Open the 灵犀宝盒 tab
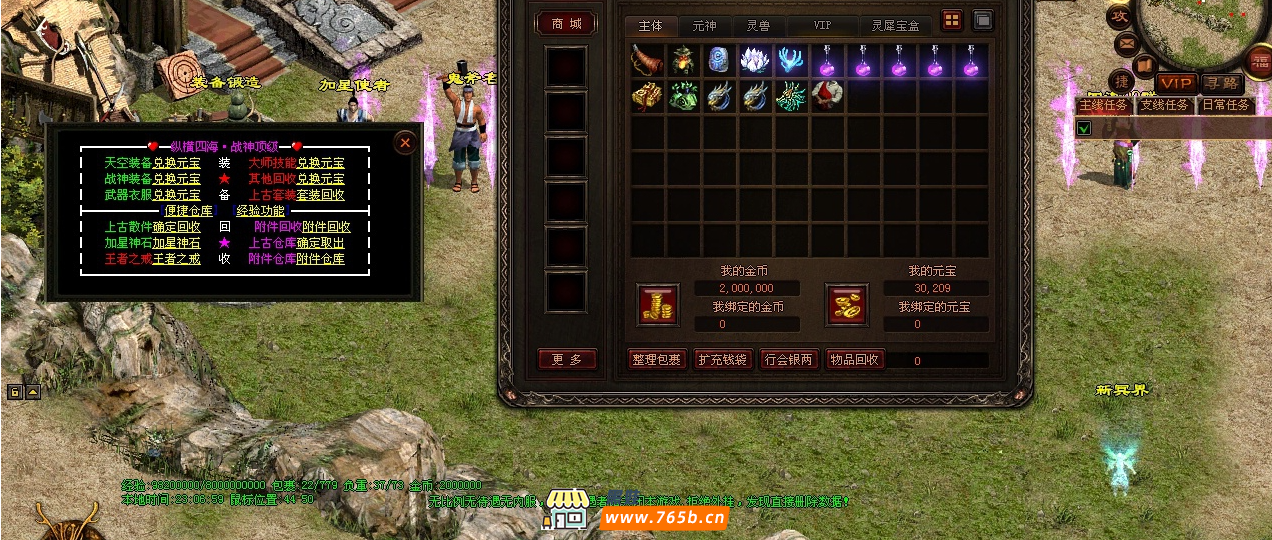Viewport: 1272px width, 540px height. coord(894,25)
